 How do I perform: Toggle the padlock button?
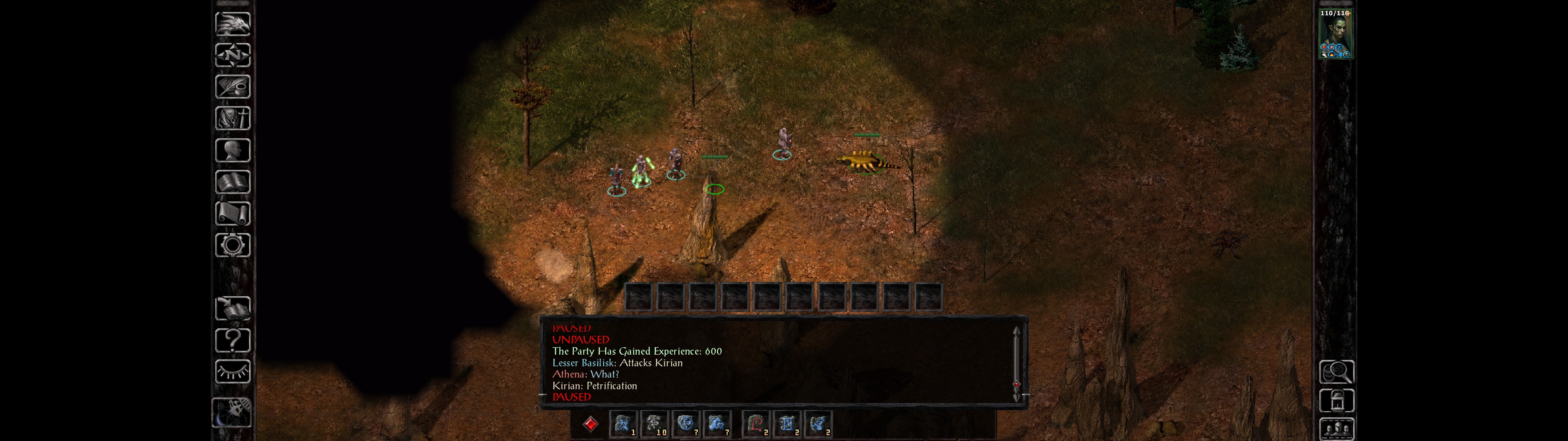pyautogui.click(x=1336, y=401)
